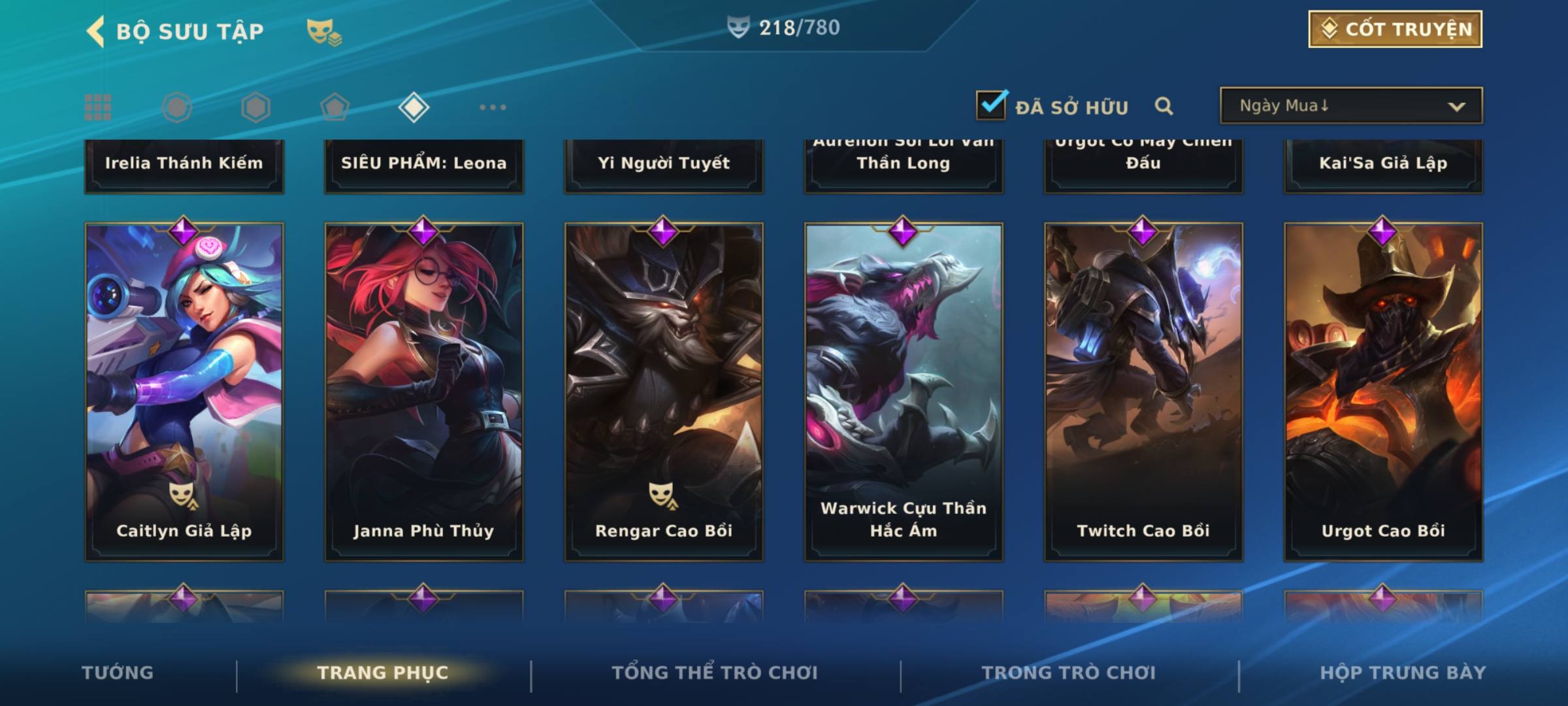Open the Tổng Thể Trò Chơi tab
This screenshot has width=1568, height=706.
715,673
